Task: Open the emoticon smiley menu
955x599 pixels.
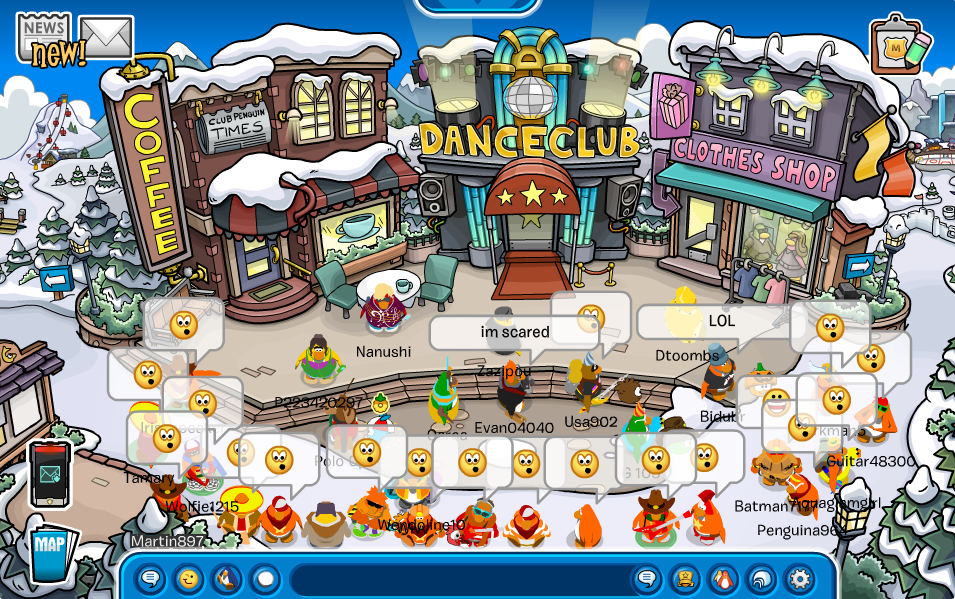Action: pyautogui.click(x=188, y=578)
